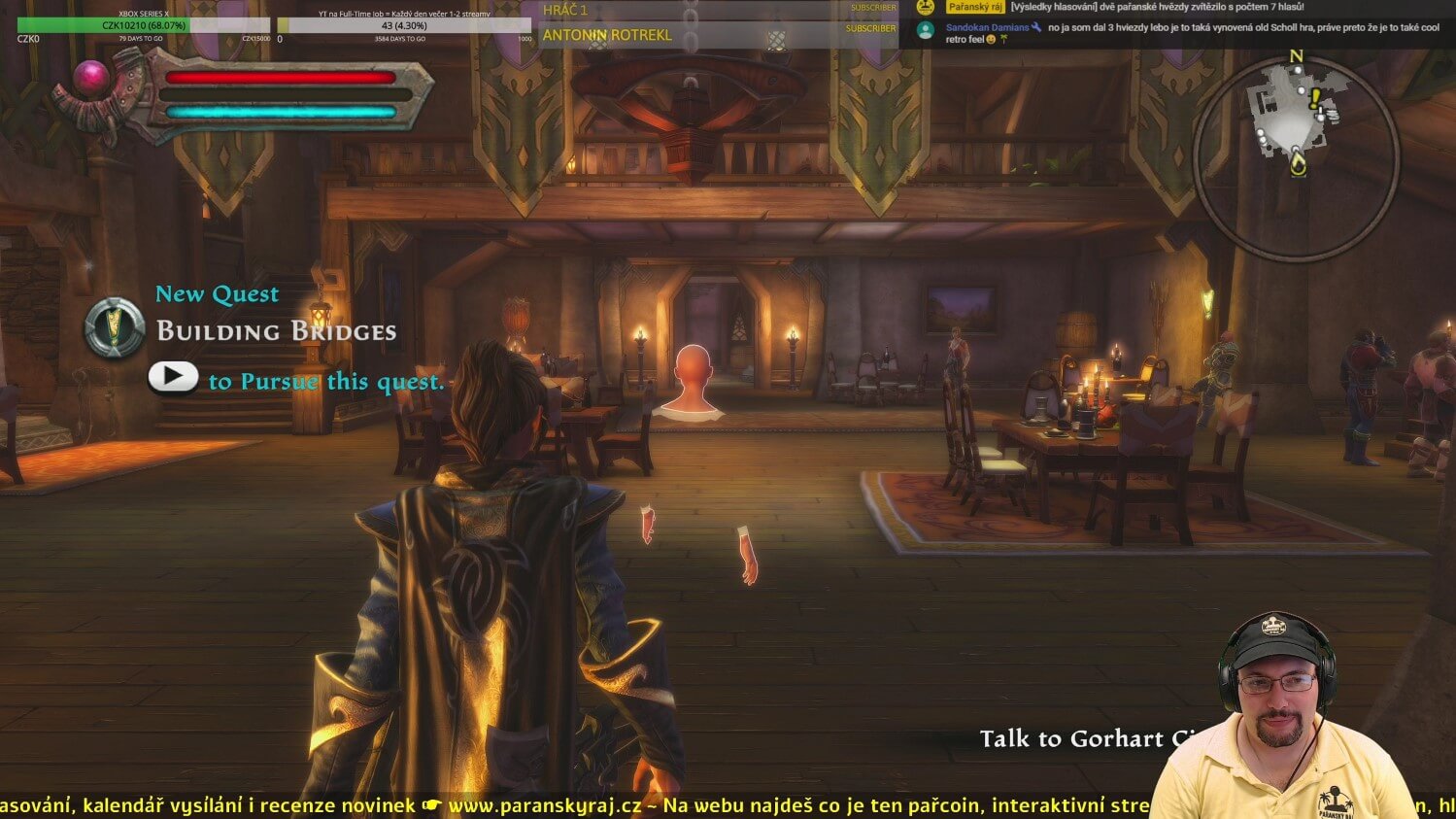The width and height of the screenshot is (1456, 819).
Task: Select the Building Bridges quest notification
Action: (x=277, y=331)
